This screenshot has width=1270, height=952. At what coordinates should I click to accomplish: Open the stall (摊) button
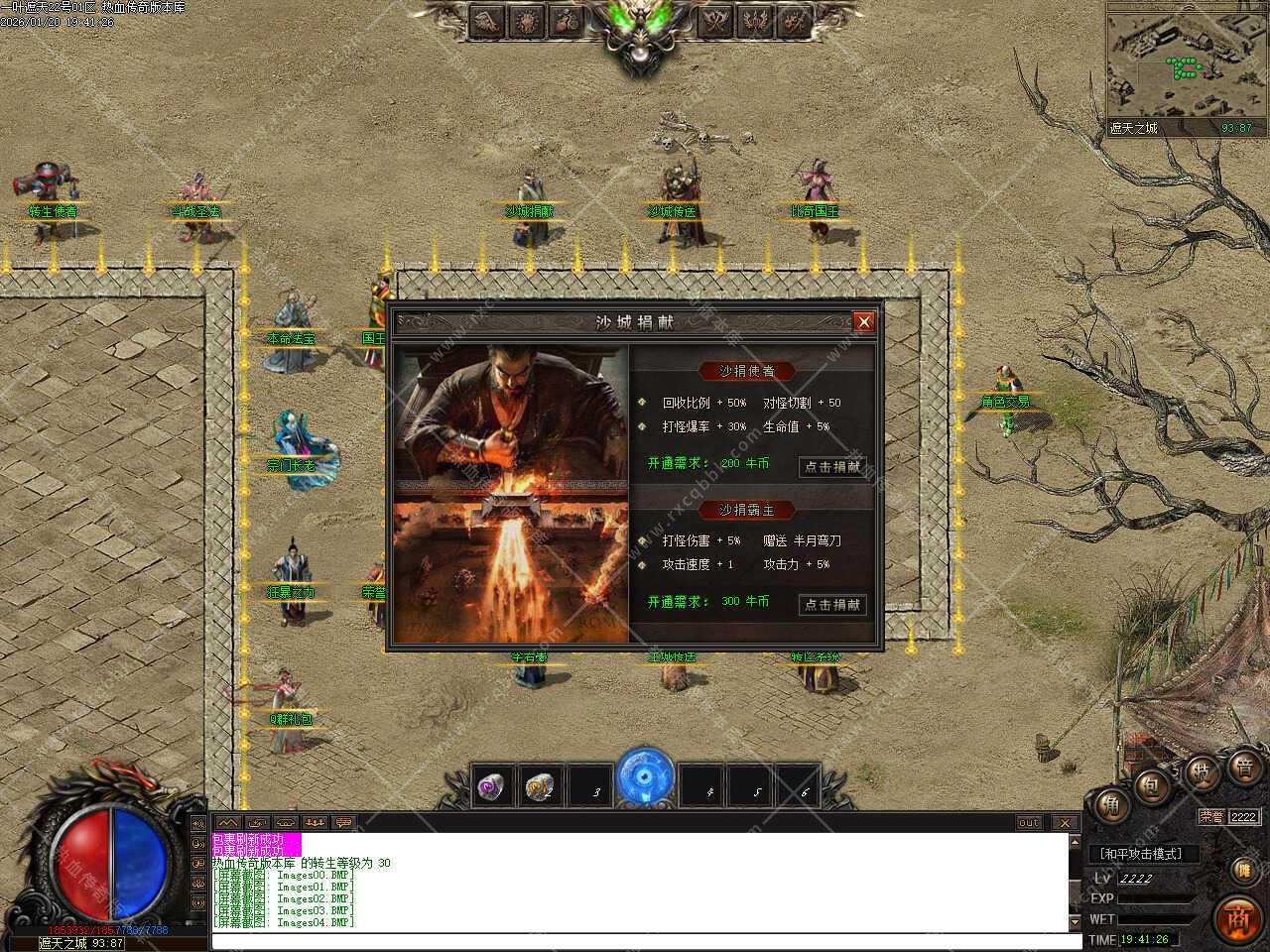(x=1244, y=870)
